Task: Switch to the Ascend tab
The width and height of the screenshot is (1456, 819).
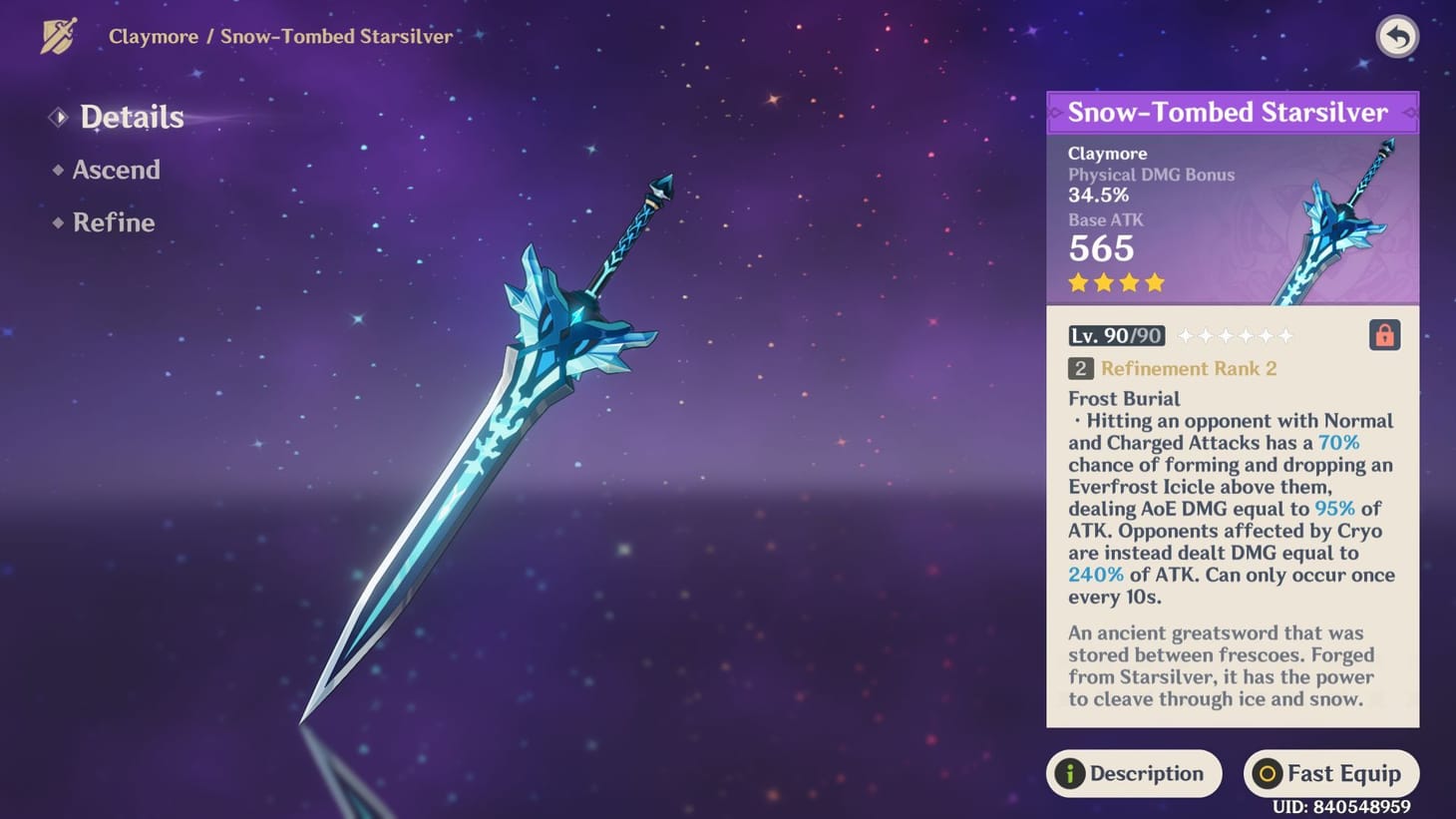Action: (117, 170)
